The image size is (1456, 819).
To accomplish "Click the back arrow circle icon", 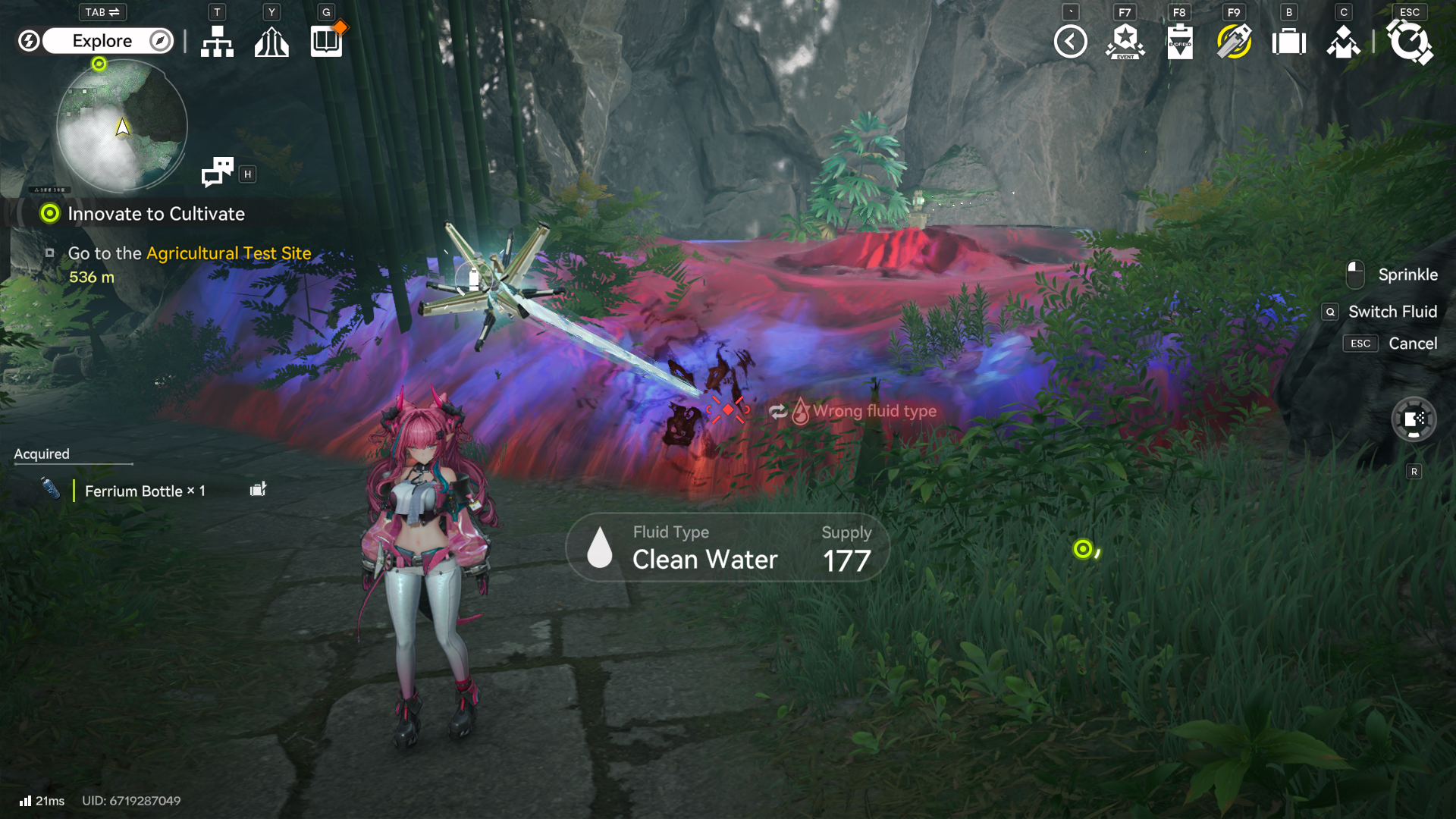I will click(1070, 42).
